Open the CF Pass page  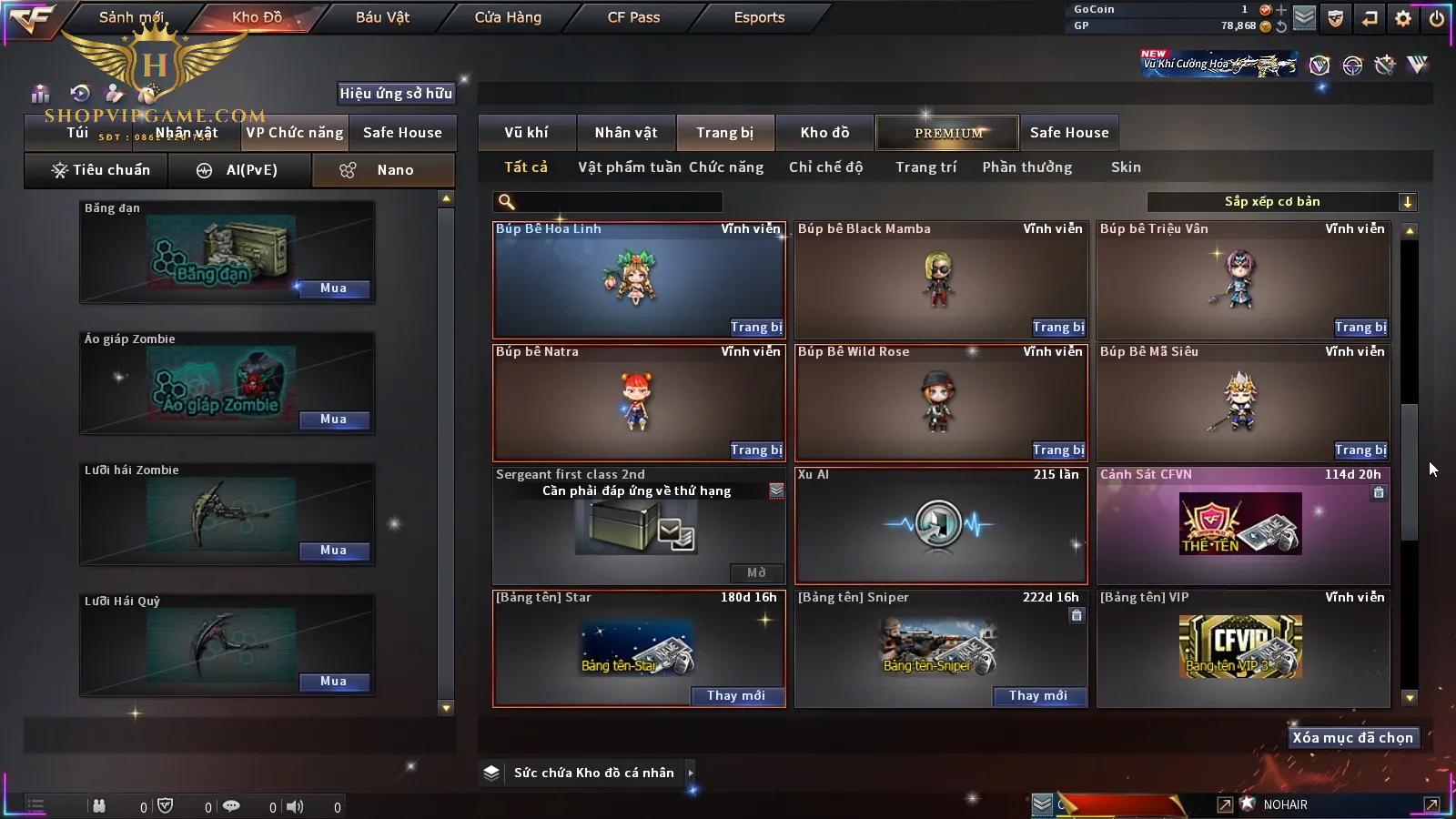point(633,17)
